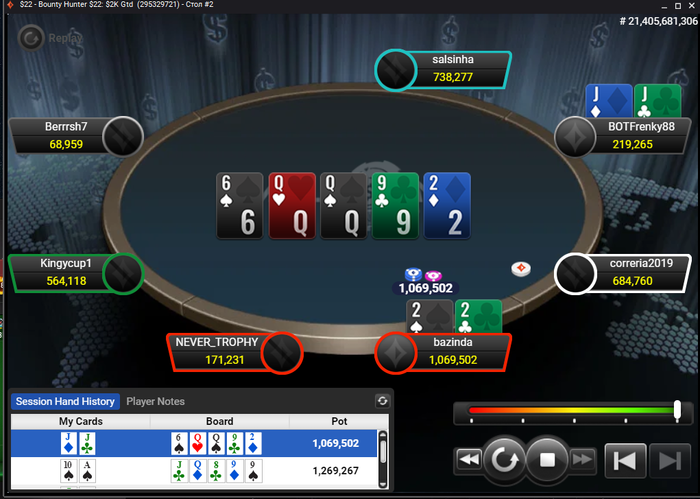Rewind the replay with double-left arrows
700x499 pixels.
468,460
